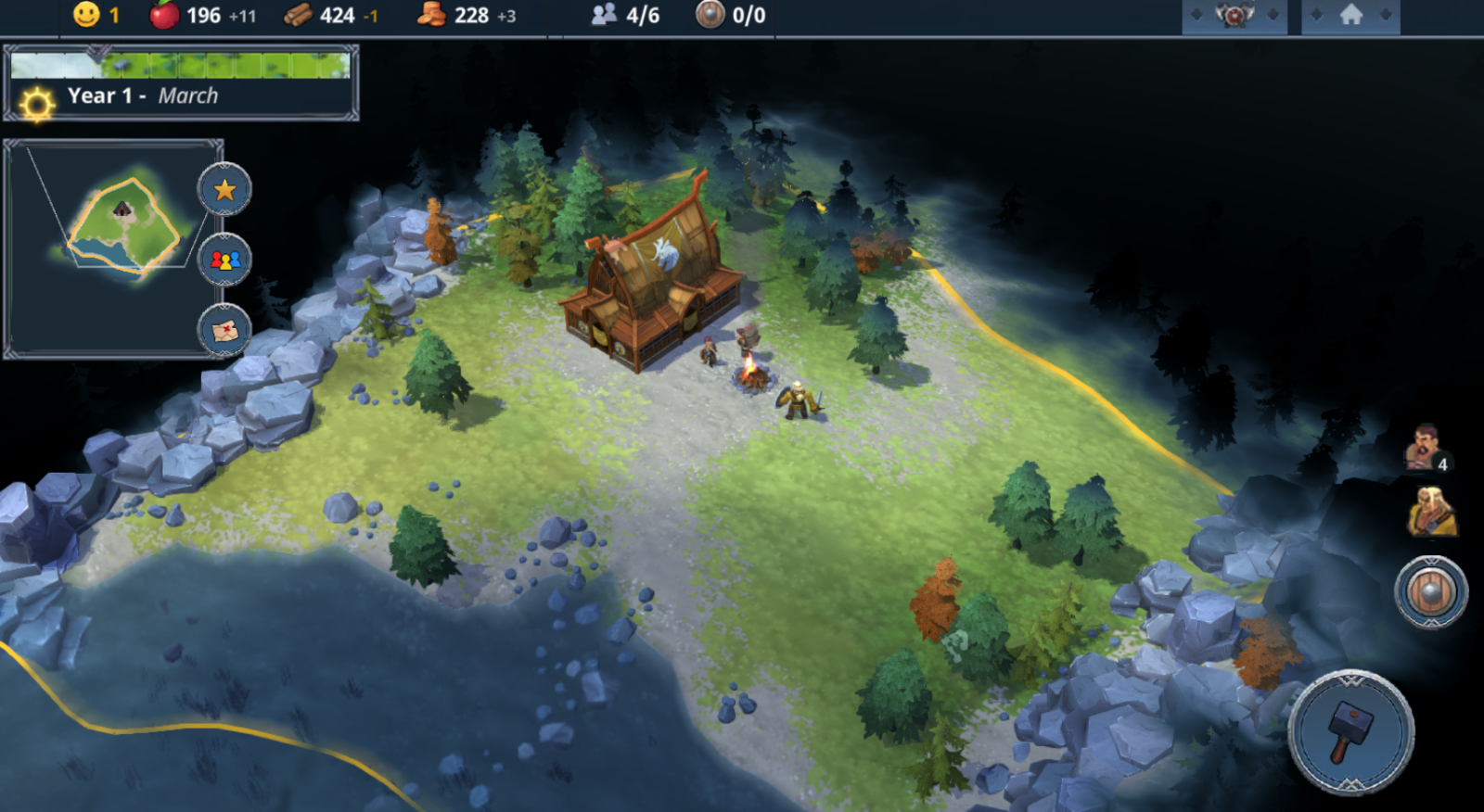Image resolution: width=1484 pixels, height=812 pixels.
Task: Tap the krowns coin stack icon
Action: click(431, 15)
